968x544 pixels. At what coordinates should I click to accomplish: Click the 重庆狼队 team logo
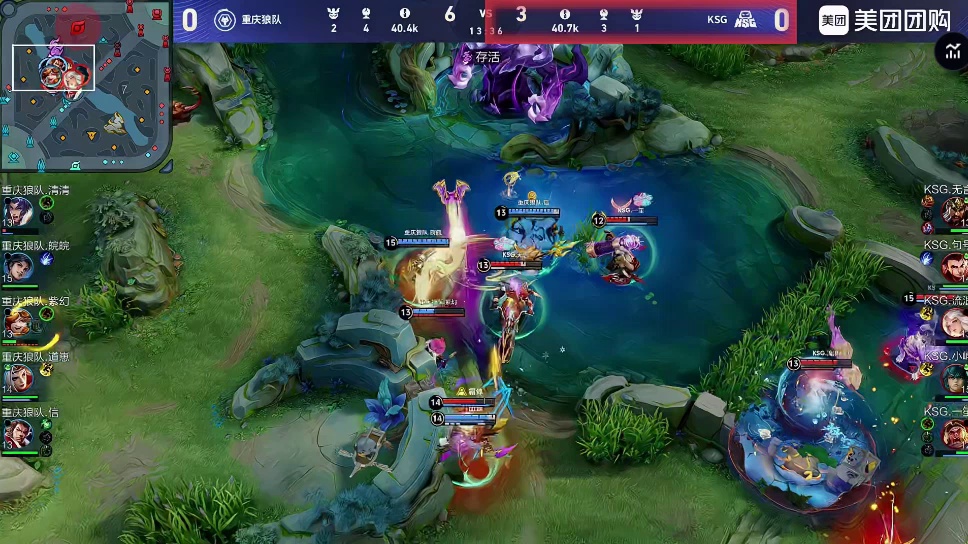pos(225,20)
